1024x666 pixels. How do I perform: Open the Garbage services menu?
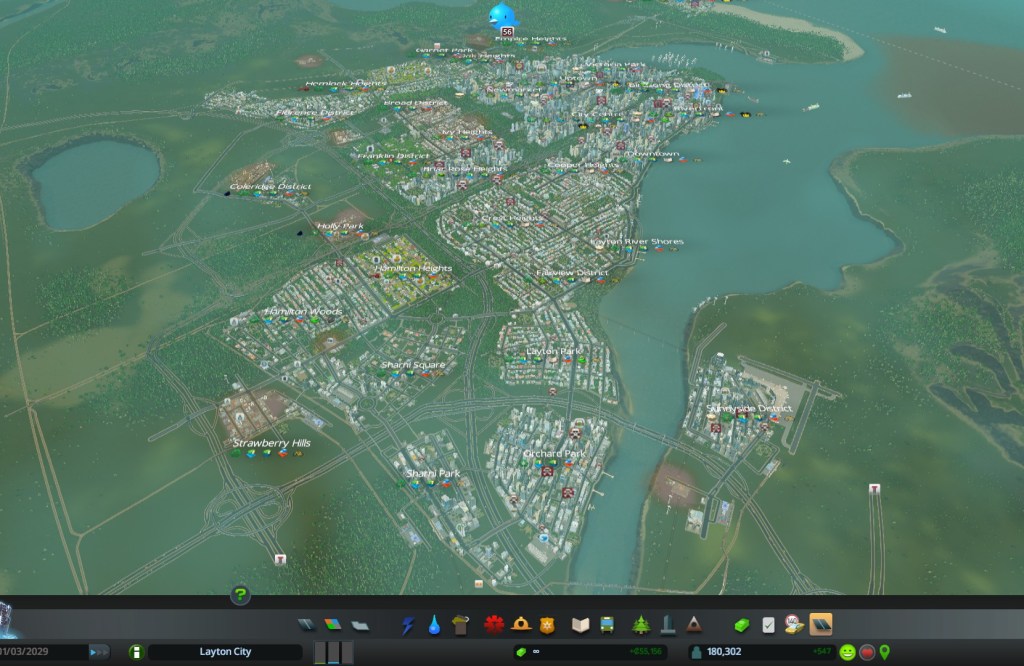460,626
